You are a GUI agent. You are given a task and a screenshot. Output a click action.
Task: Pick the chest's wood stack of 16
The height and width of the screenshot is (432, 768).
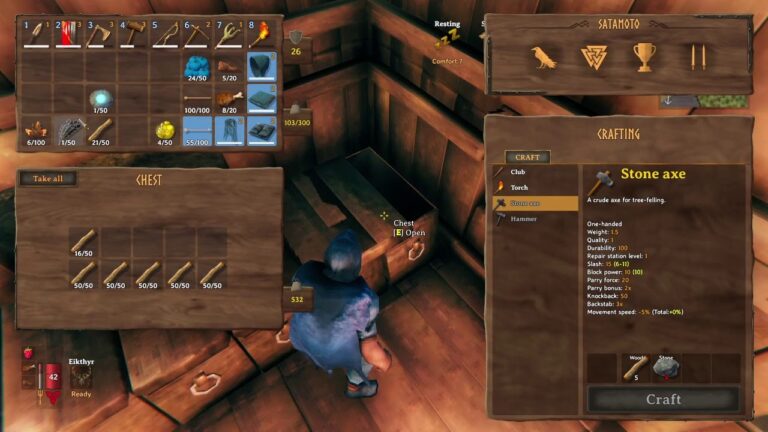coord(83,242)
